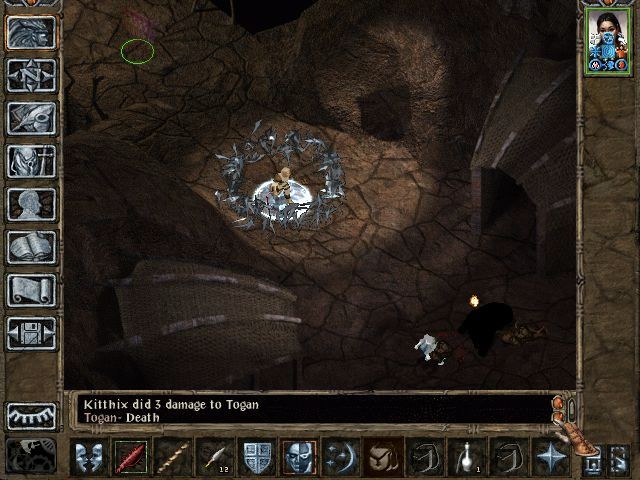Screen dimensions: 640x480
Task: Return to game view top sidebar button
Action: (32, 32)
